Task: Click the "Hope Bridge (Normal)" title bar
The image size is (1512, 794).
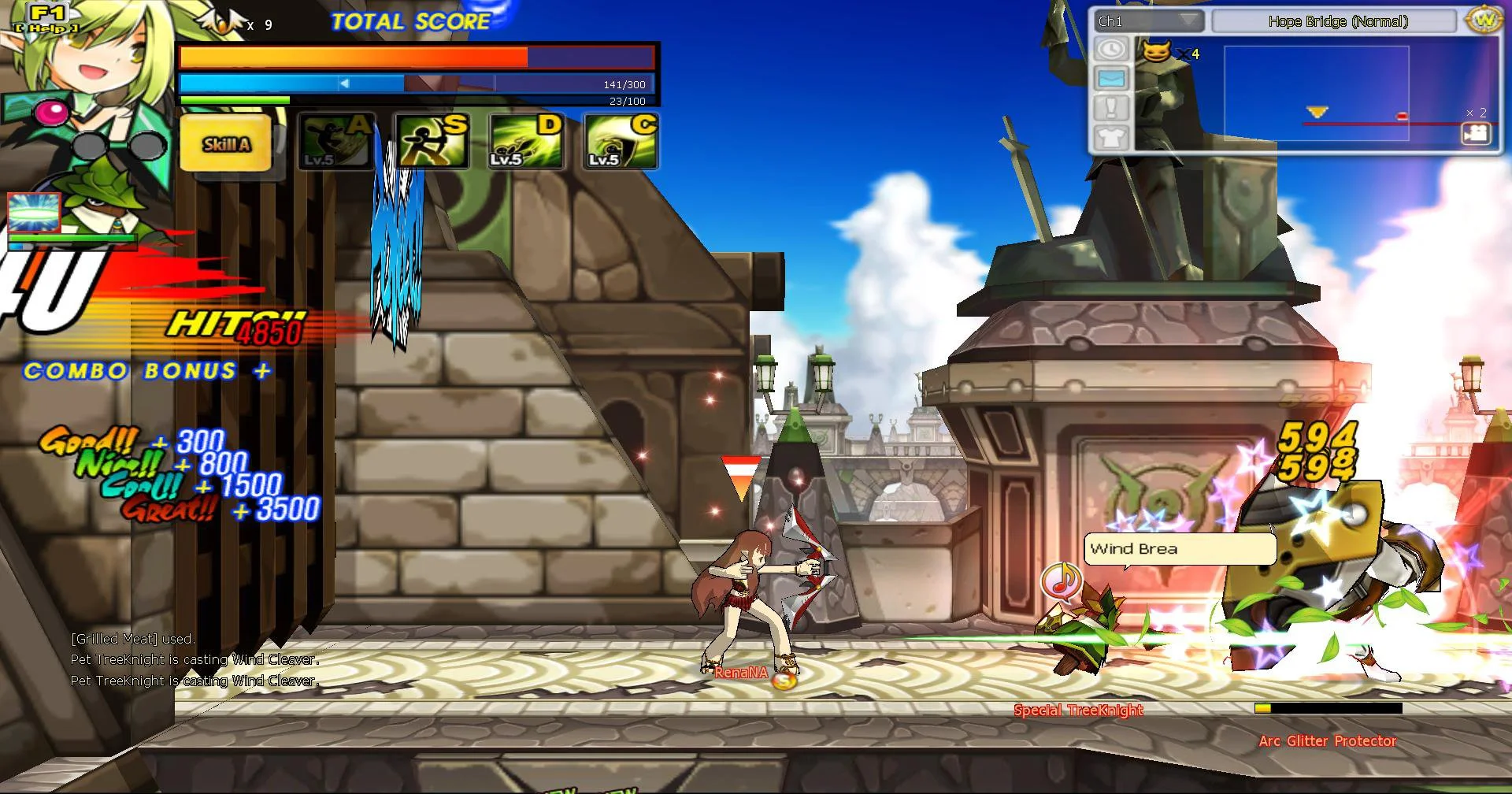Action: pyautogui.click(x=1339, y=22)
